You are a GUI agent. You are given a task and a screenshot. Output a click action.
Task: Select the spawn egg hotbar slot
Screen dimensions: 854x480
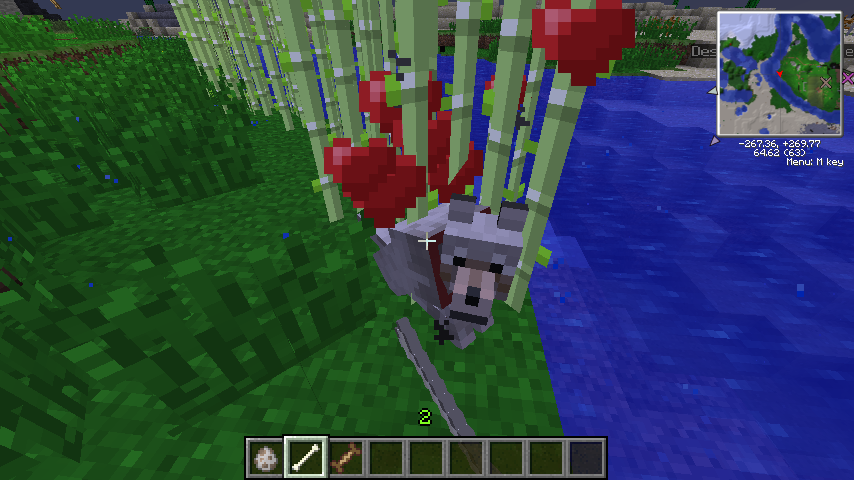tap(266, 457)
